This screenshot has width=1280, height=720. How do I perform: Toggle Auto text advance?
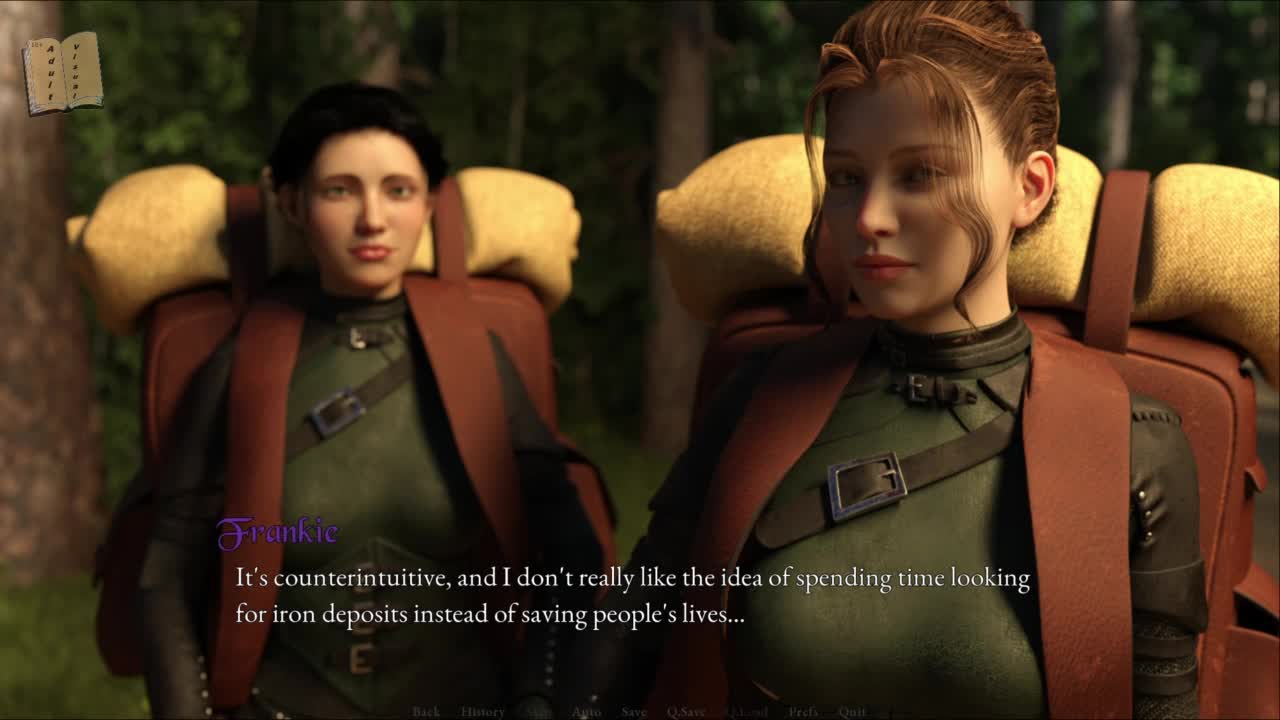586,712
